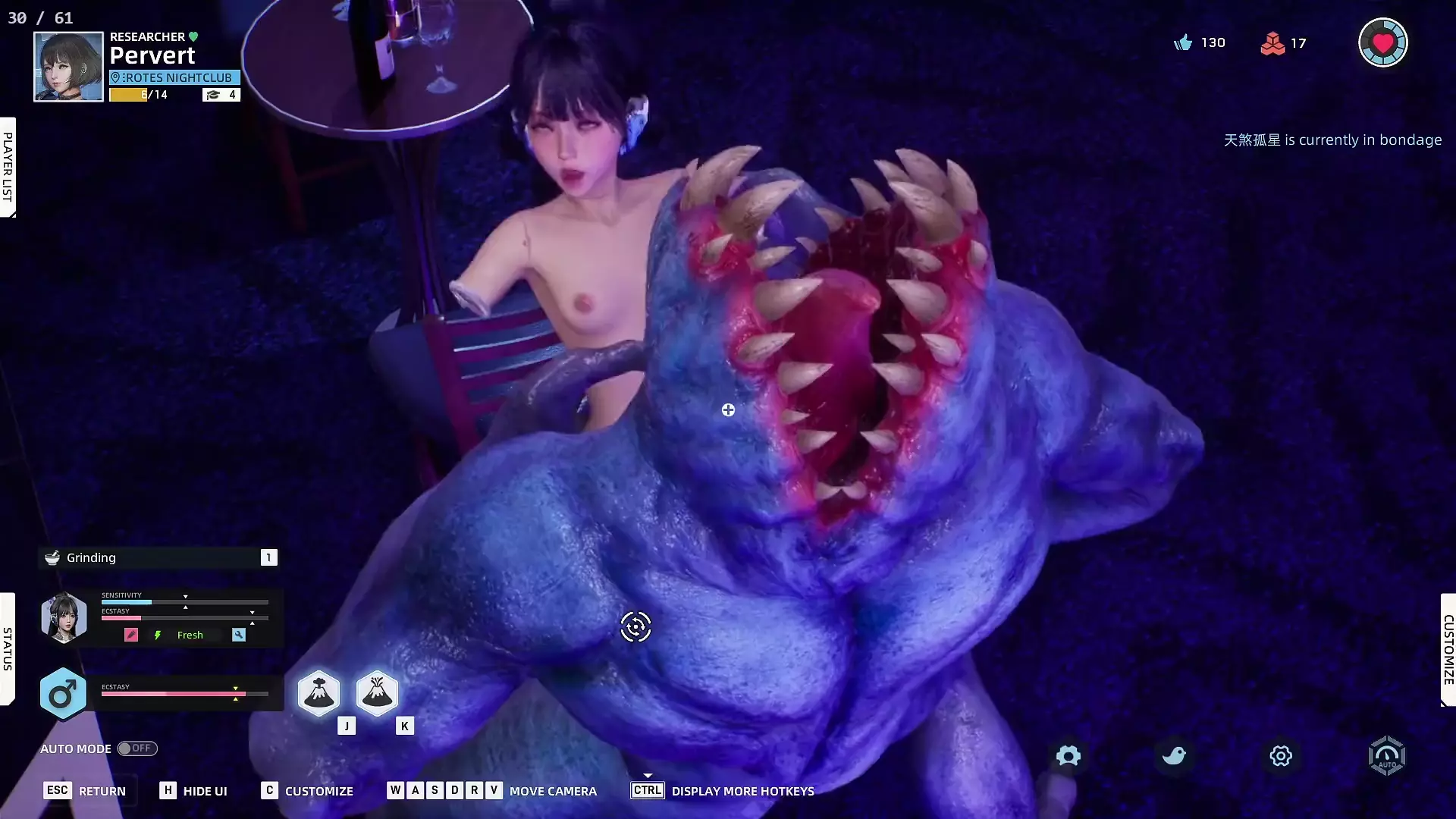Click the thumbs-up likes icon
The height and width of the screenshot is (819, 1456).
(x=1183, y=42)
